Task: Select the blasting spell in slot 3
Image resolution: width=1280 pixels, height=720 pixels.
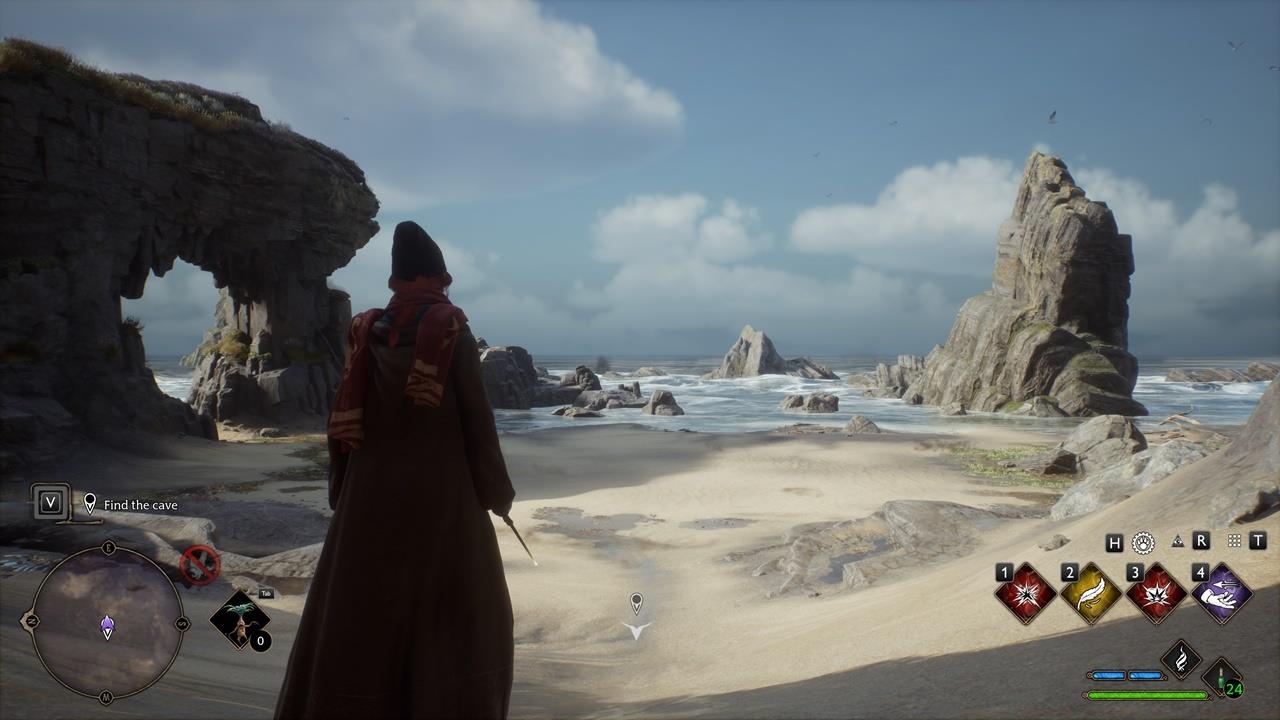Action: pos(1156,594)
